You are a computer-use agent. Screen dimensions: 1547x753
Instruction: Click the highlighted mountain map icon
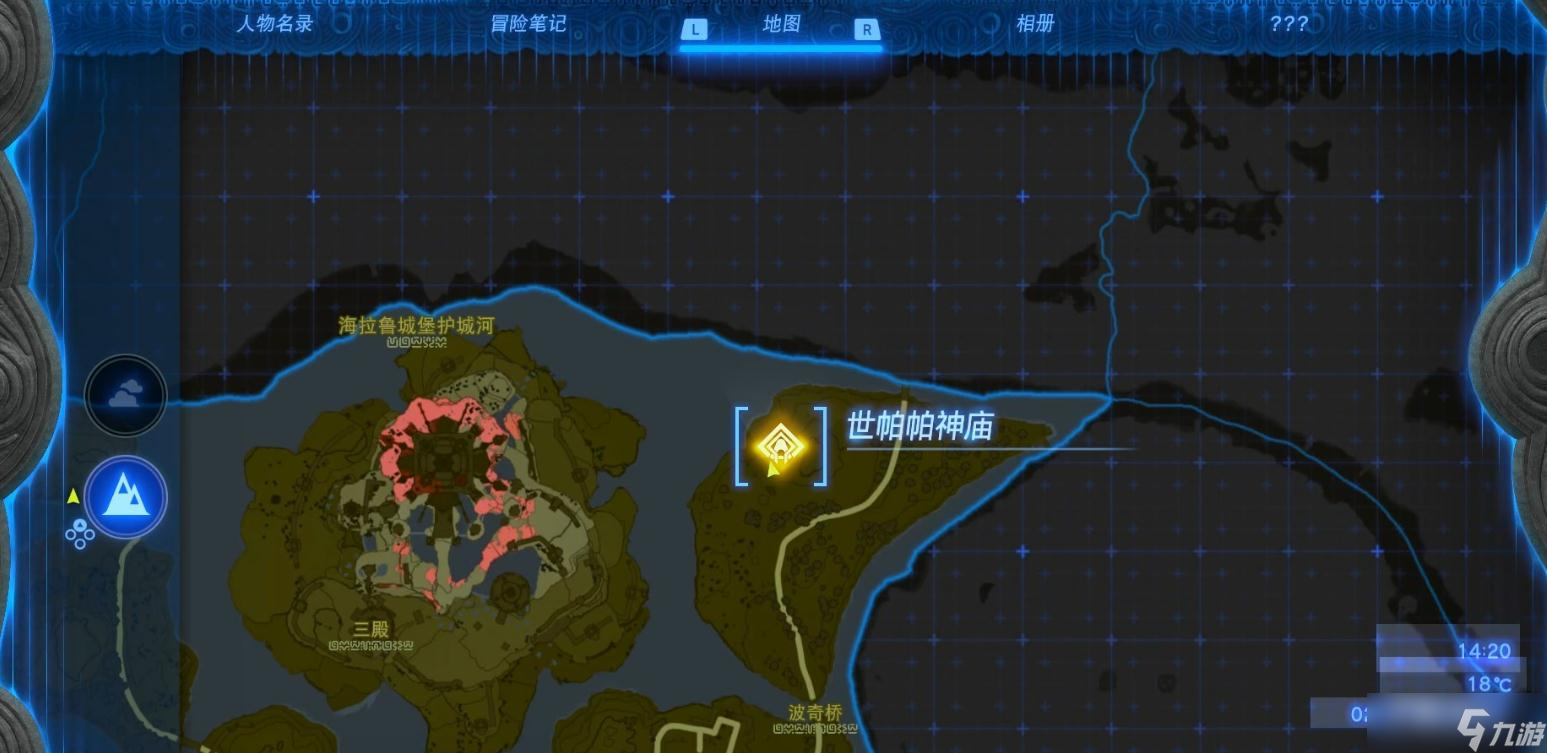click(x=125, y=497)
